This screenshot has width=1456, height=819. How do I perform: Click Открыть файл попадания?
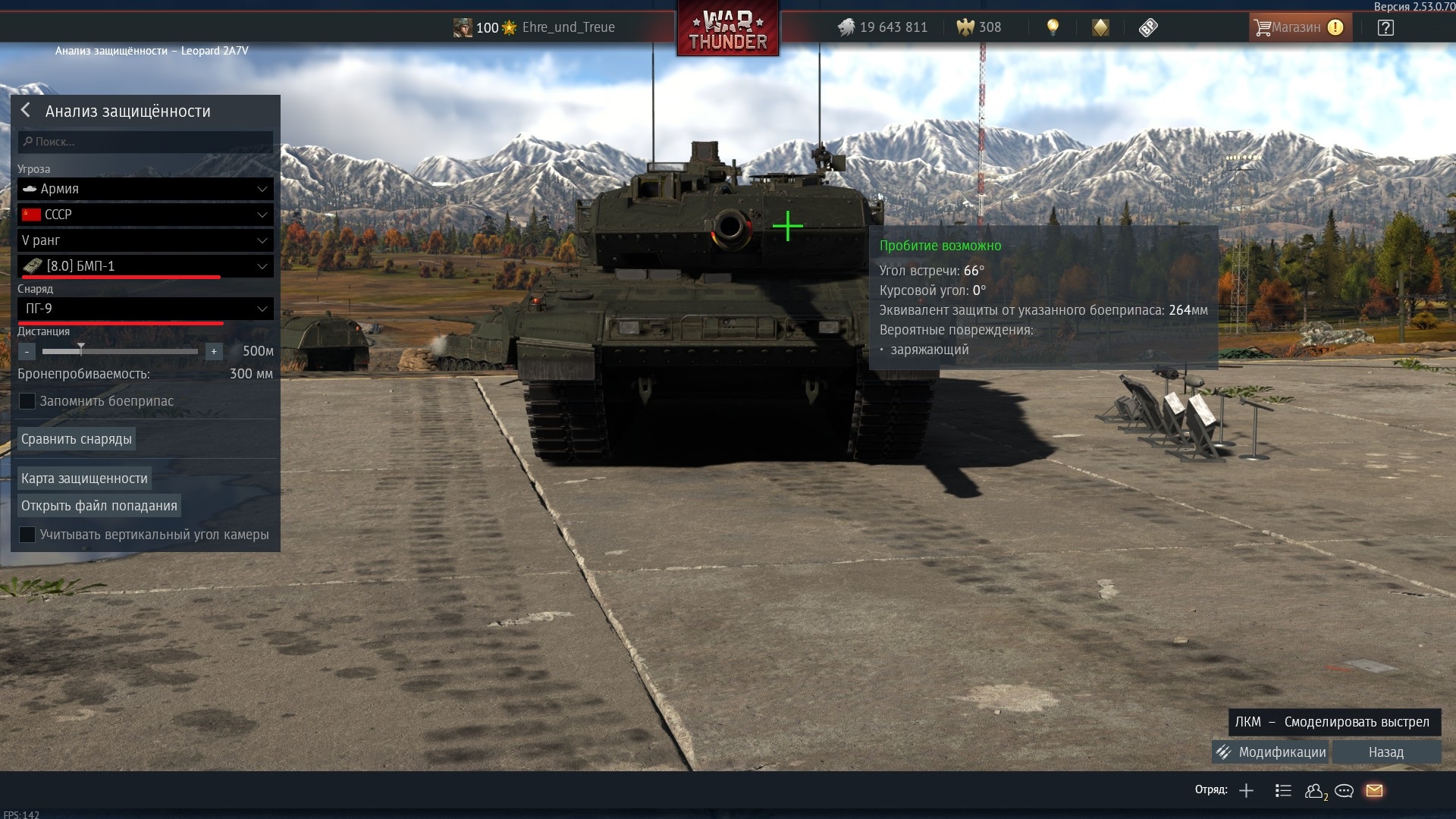point(99,506)
